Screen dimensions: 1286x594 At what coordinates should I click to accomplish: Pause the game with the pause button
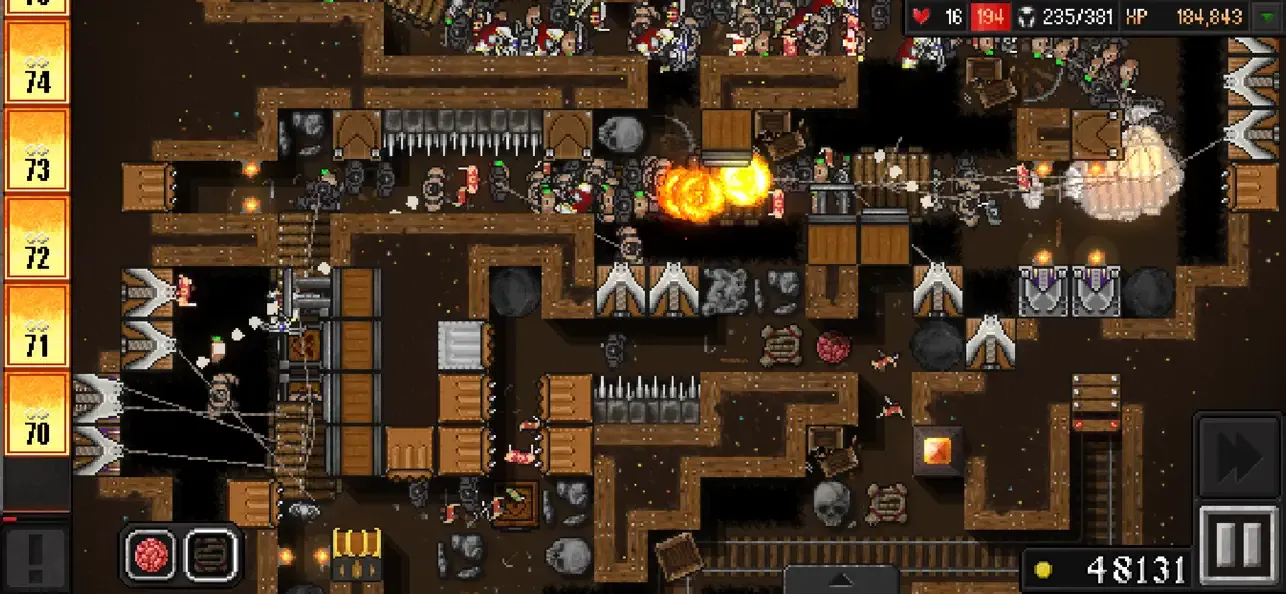pos(1240,544)
